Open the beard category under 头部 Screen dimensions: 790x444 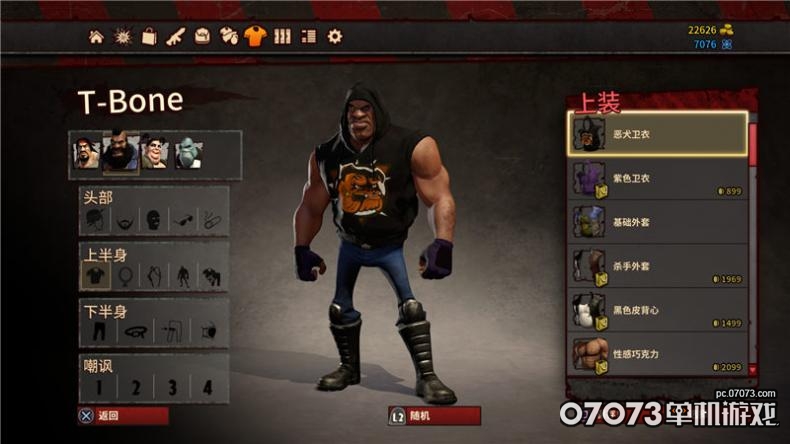(x=124, y=219)
